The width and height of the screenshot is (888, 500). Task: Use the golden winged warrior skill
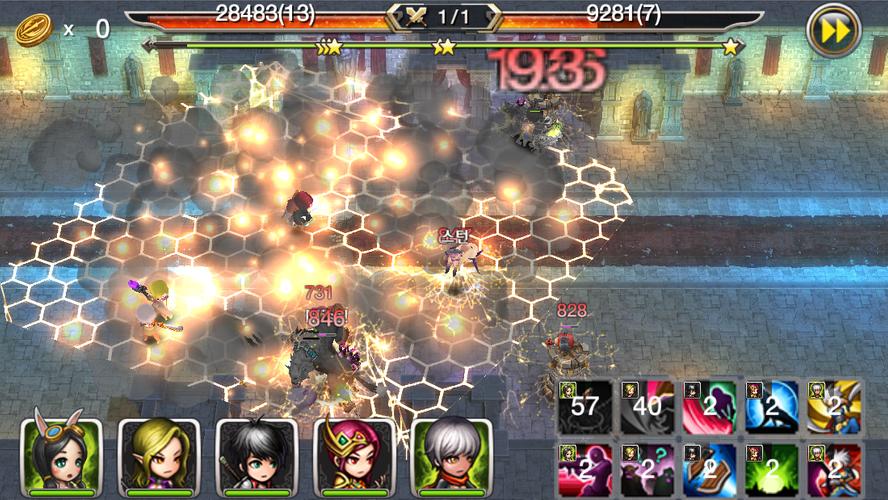(833, 406)
